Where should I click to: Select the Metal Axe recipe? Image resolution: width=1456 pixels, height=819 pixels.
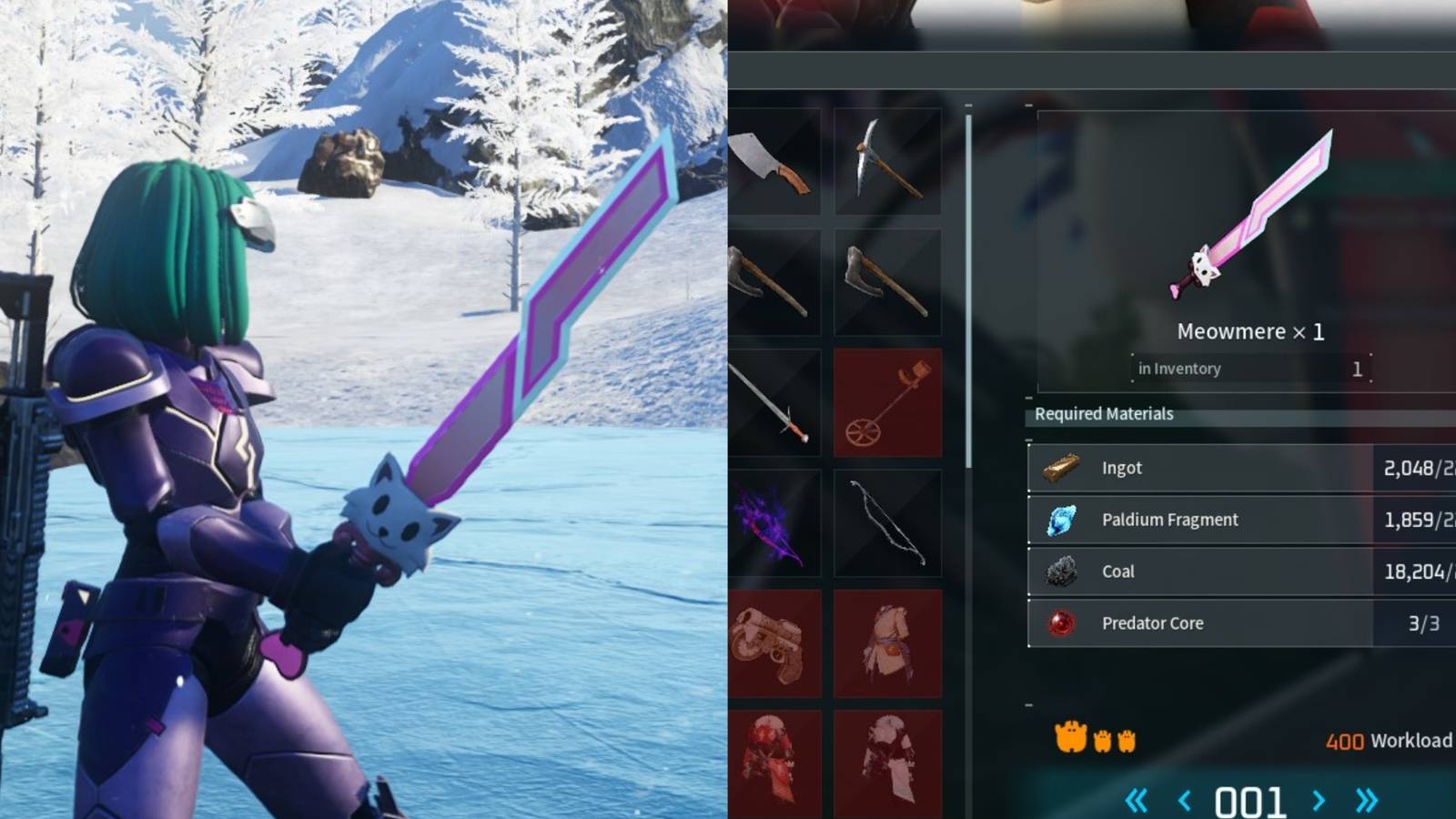(x=887, y=284)
